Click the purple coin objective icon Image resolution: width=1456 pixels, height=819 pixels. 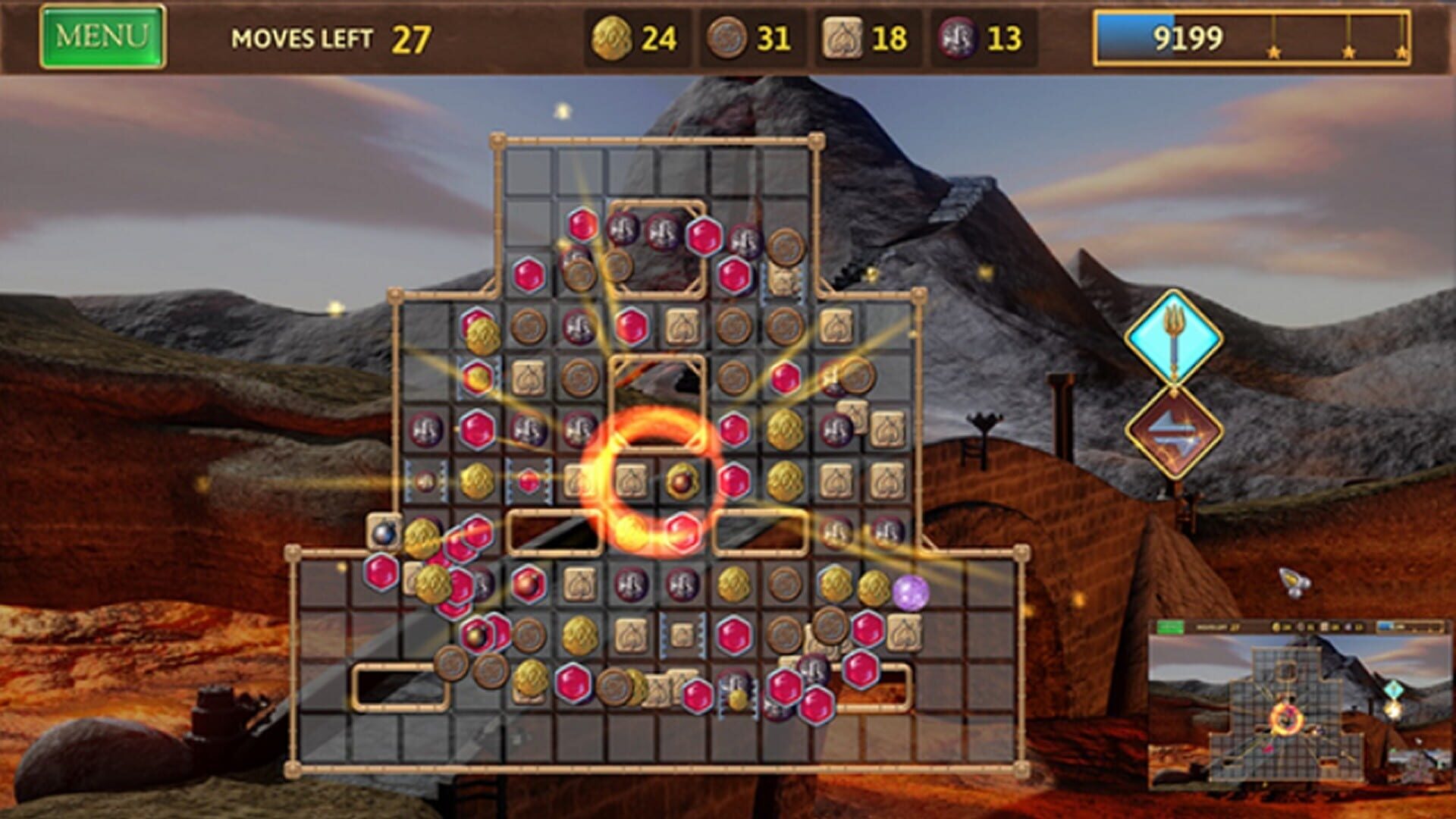point(957,36)
